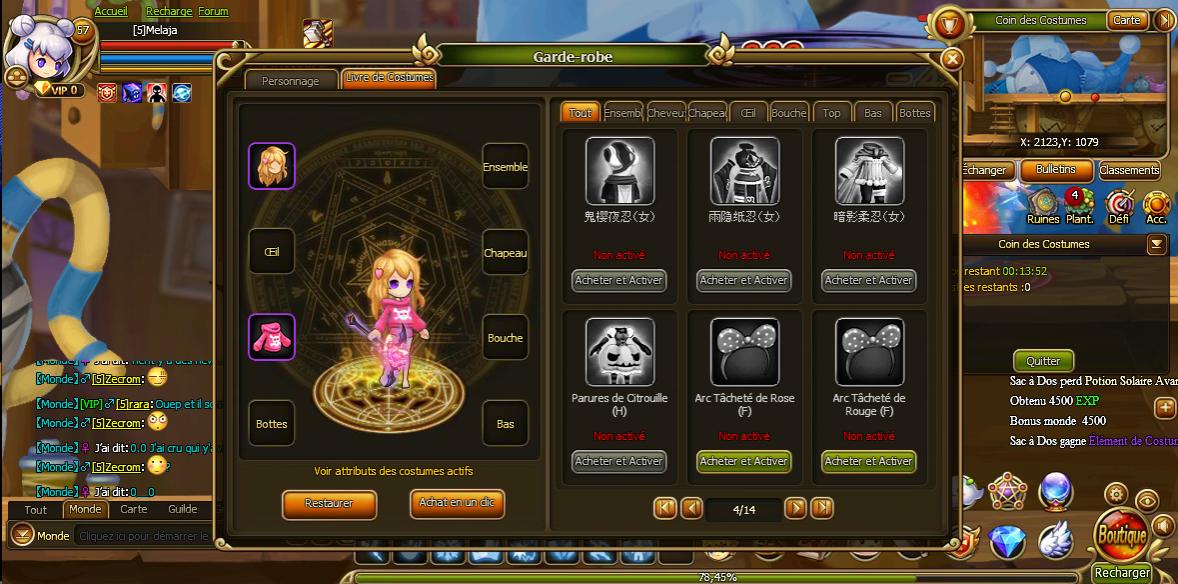The height and width of the screenshot is (584, 1178).
Task: Open the Forum link
Action: click(213, 11)
